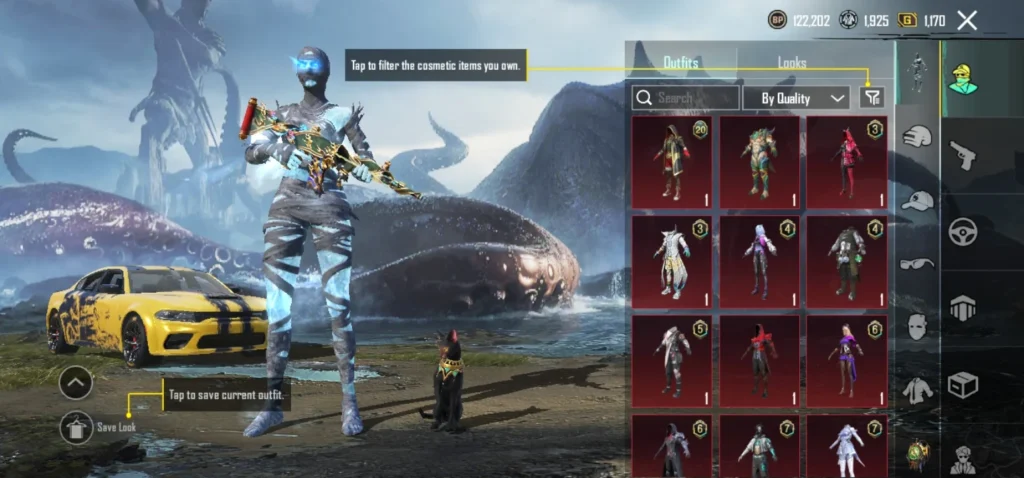Image resolution: width=1024 pixels, height=478 pixels.
Task: Open the By Quality sort dropdown
Action: pyautogui.click(x=797, y=98)
